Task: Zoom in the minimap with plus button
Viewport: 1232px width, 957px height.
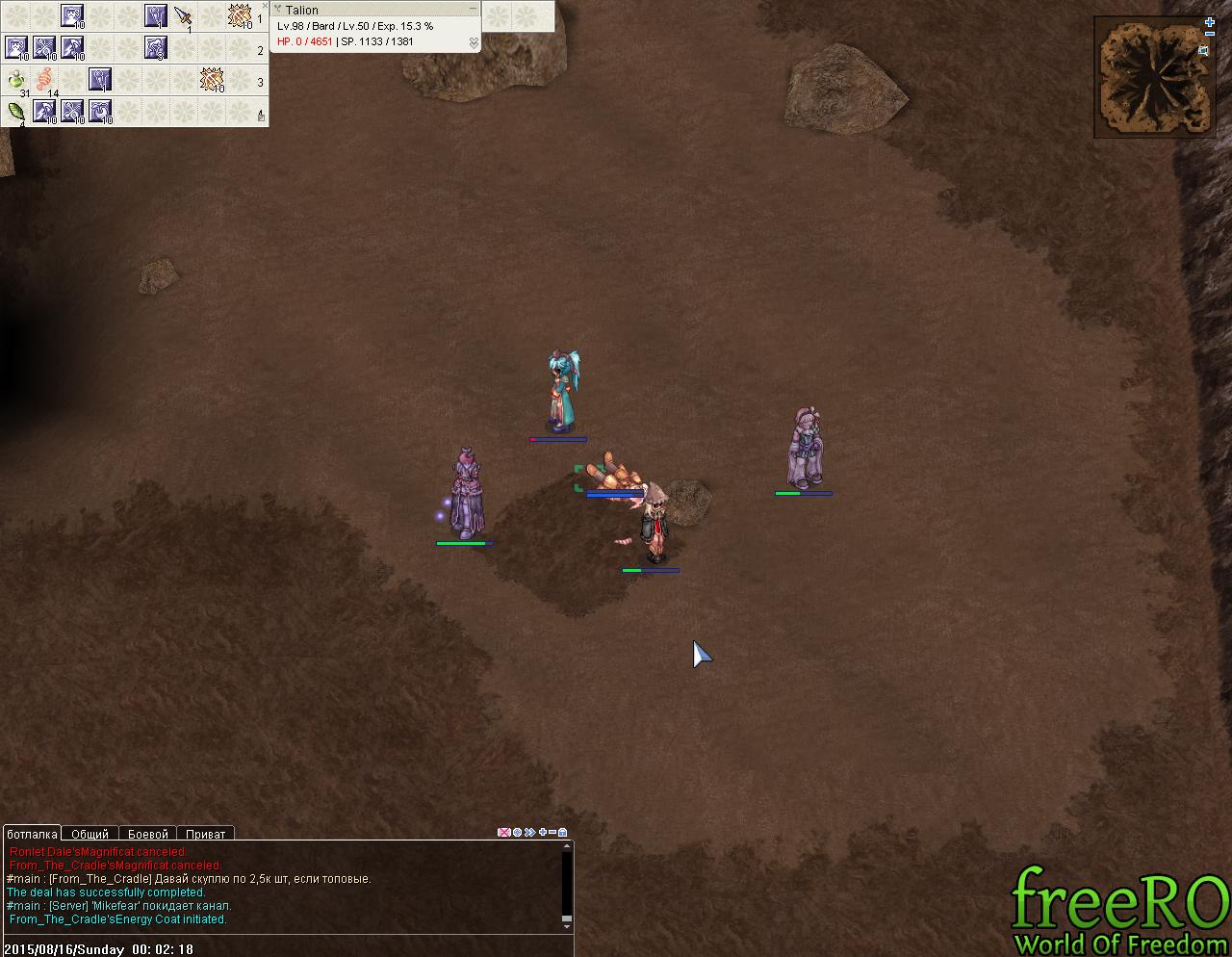Action: [1210, 22]
